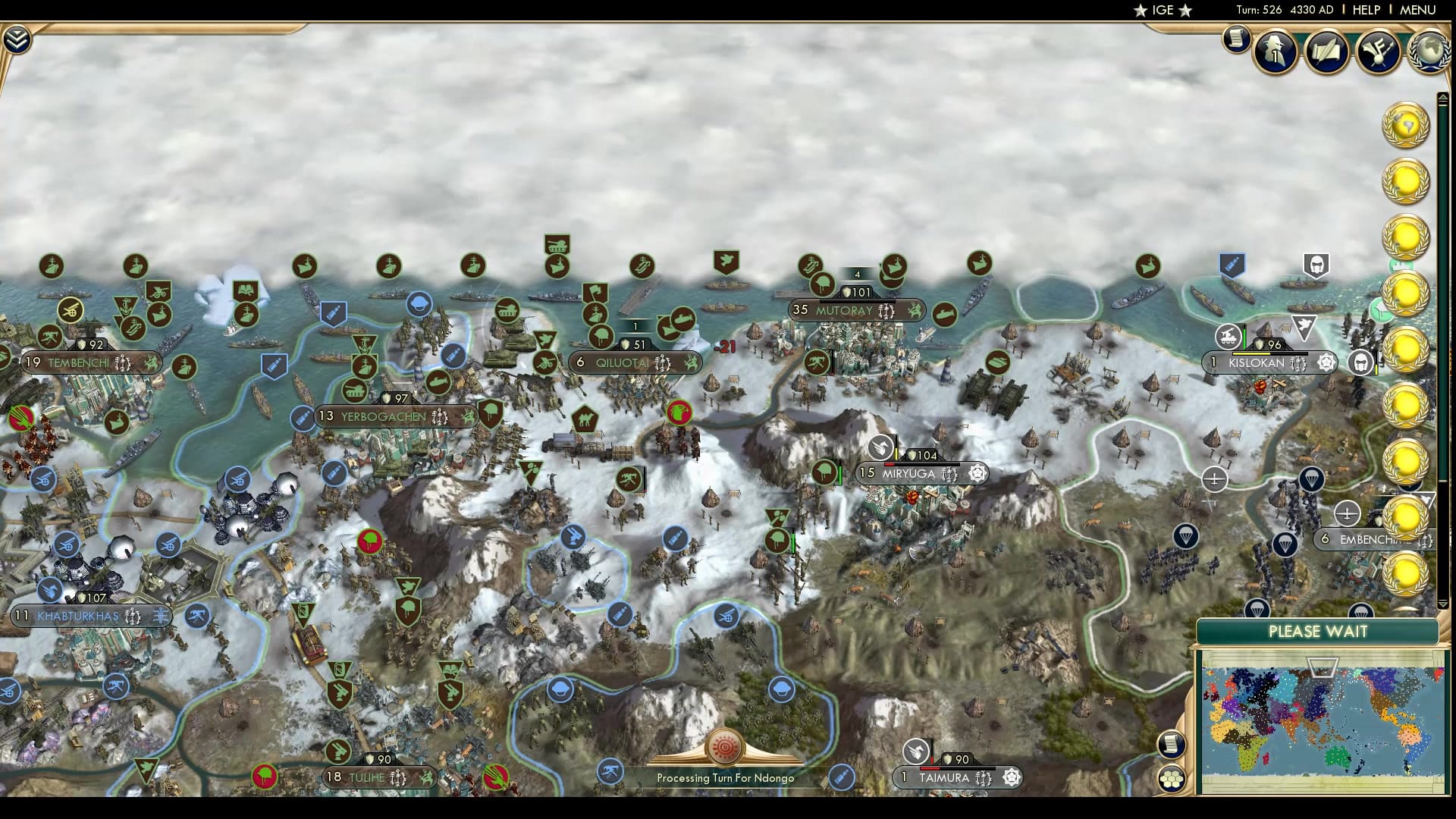This screenshot has height=819, width=1456.
Task: Select the Miryuga city banner
Action: click(x=908, y=473)
